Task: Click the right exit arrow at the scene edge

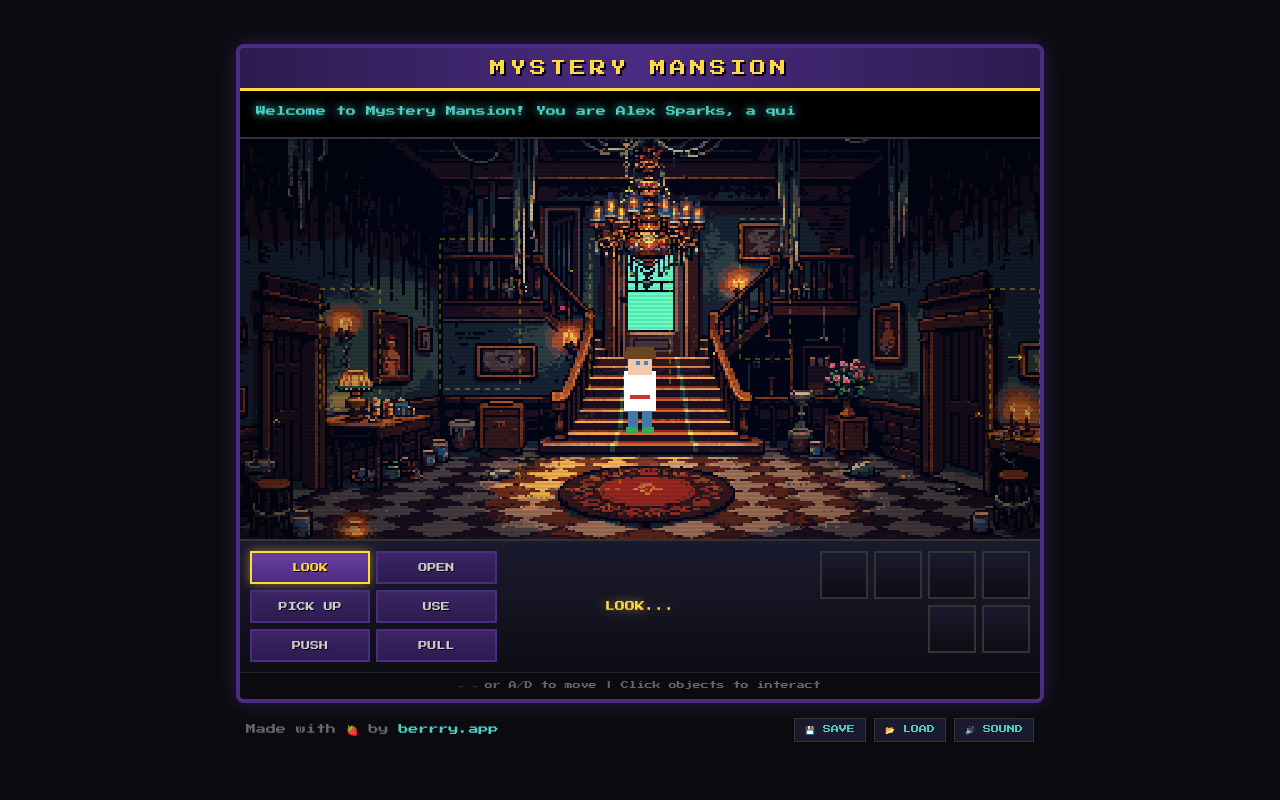Action: click(x=1017, y=356)
